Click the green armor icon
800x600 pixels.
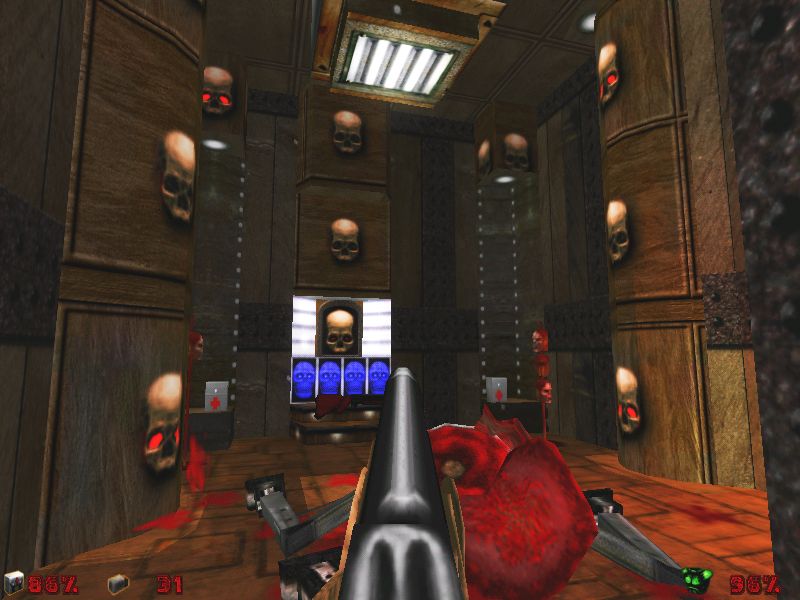point(694,579)
